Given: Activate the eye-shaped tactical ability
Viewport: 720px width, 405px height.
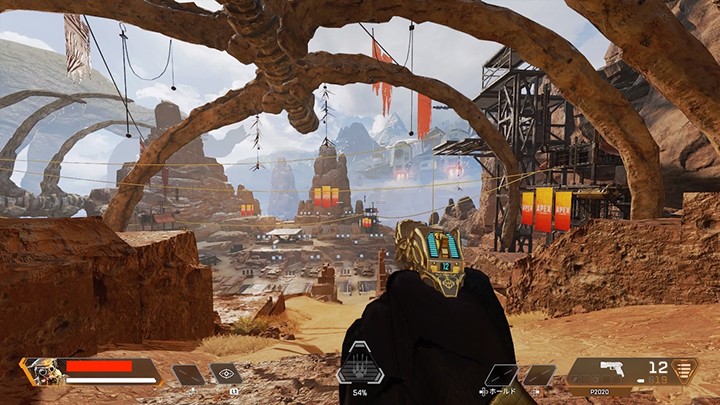Looking at the screenshot, I should pyautogui.click(x=224, y=374).
